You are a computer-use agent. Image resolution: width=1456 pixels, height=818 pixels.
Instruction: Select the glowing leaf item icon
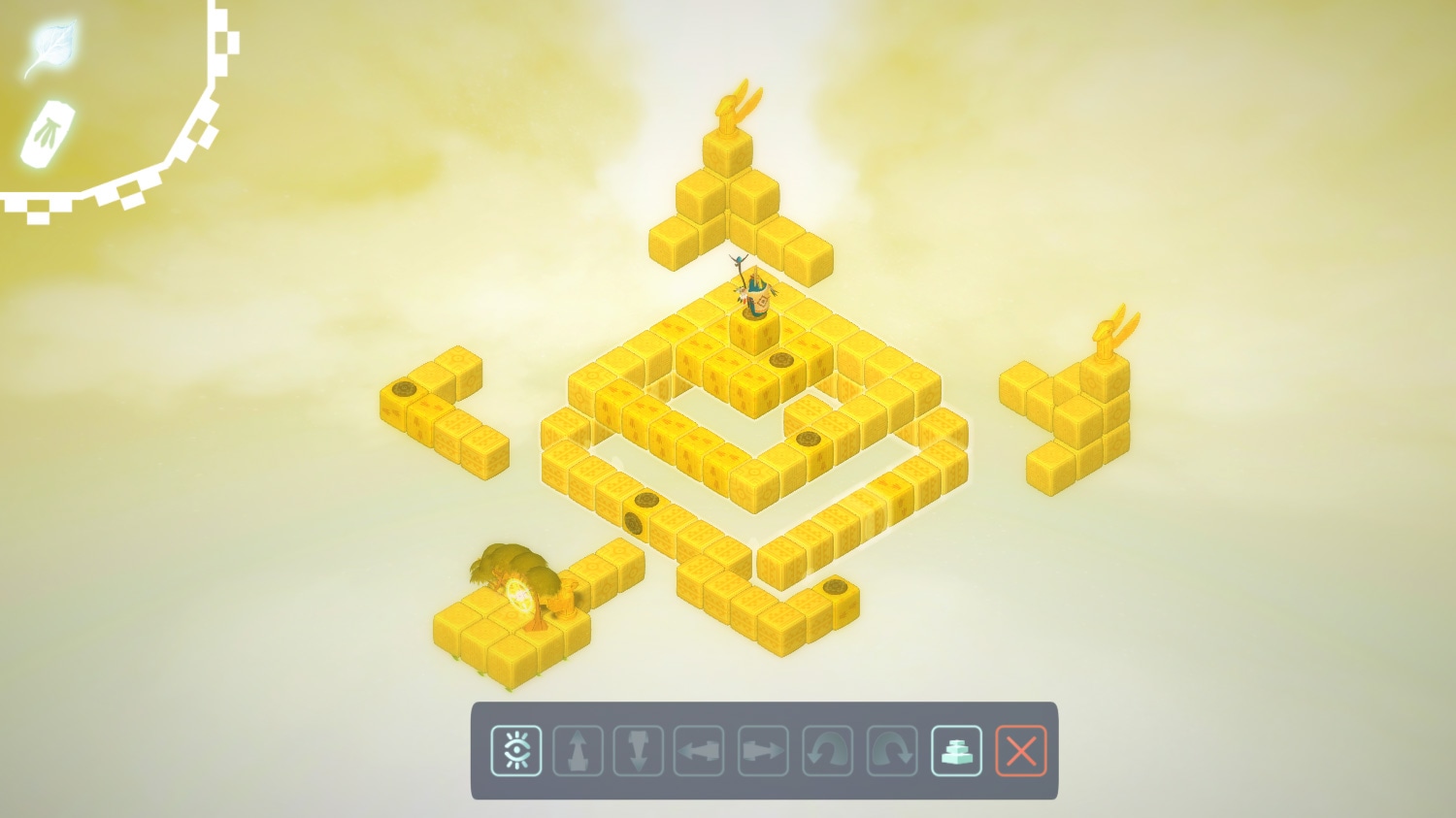point(50,46)
